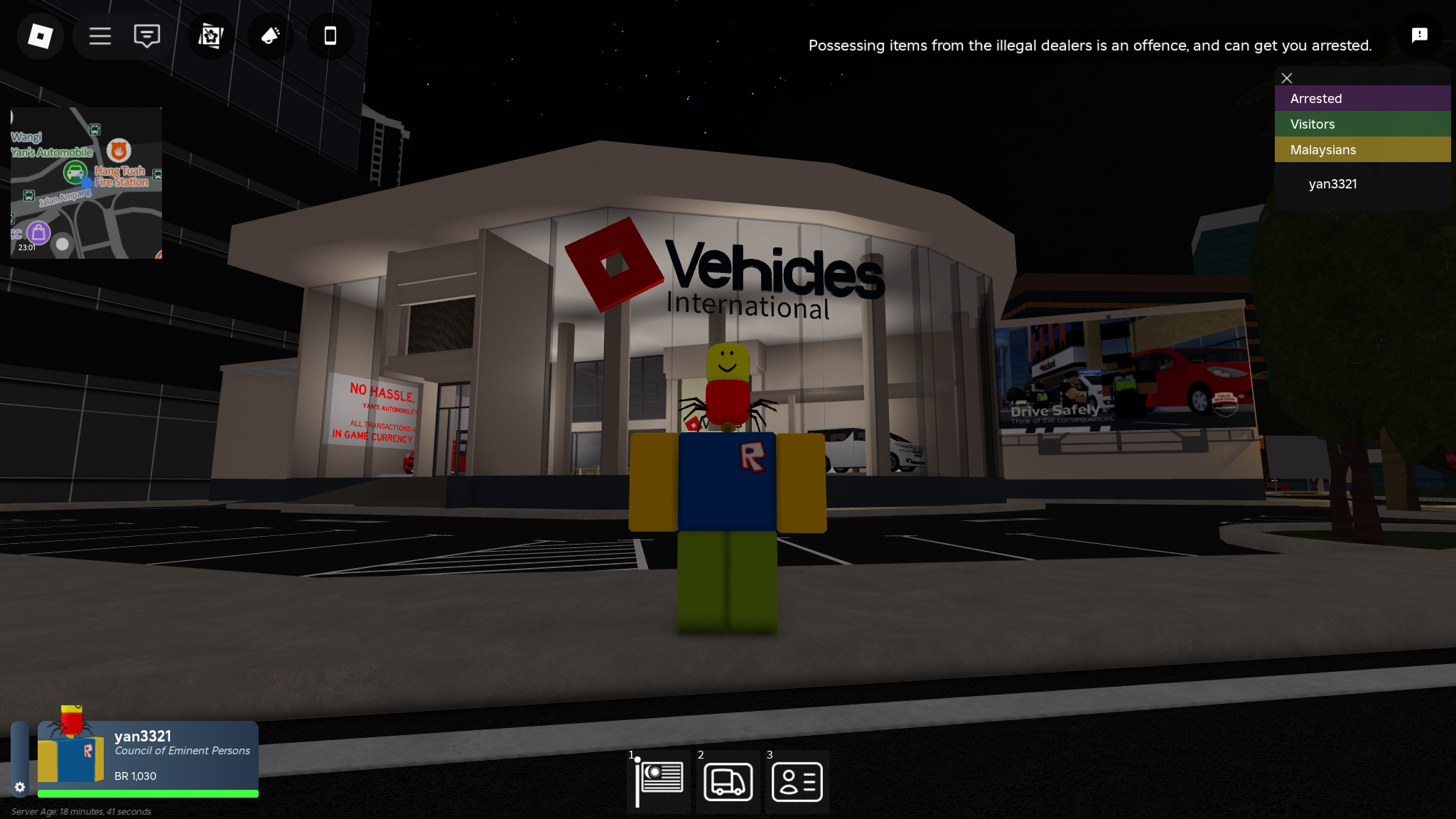Select player yan3321 on the leaderboard
This screenshot has width=1456, height=819.
pos(1333,183)
